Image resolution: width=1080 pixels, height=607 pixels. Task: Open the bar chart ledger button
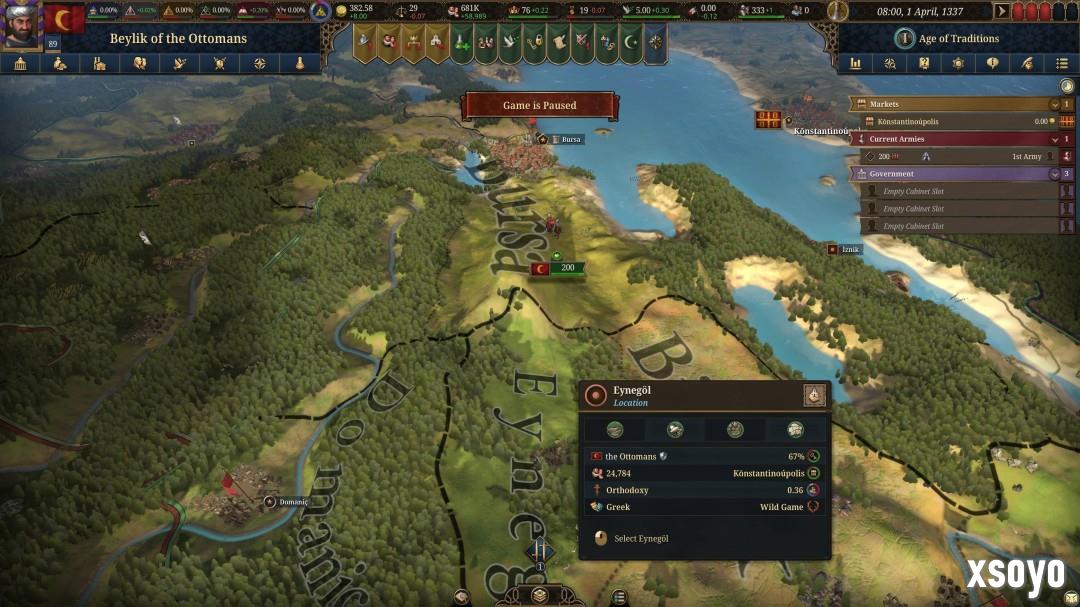click(x=856, y=63)
